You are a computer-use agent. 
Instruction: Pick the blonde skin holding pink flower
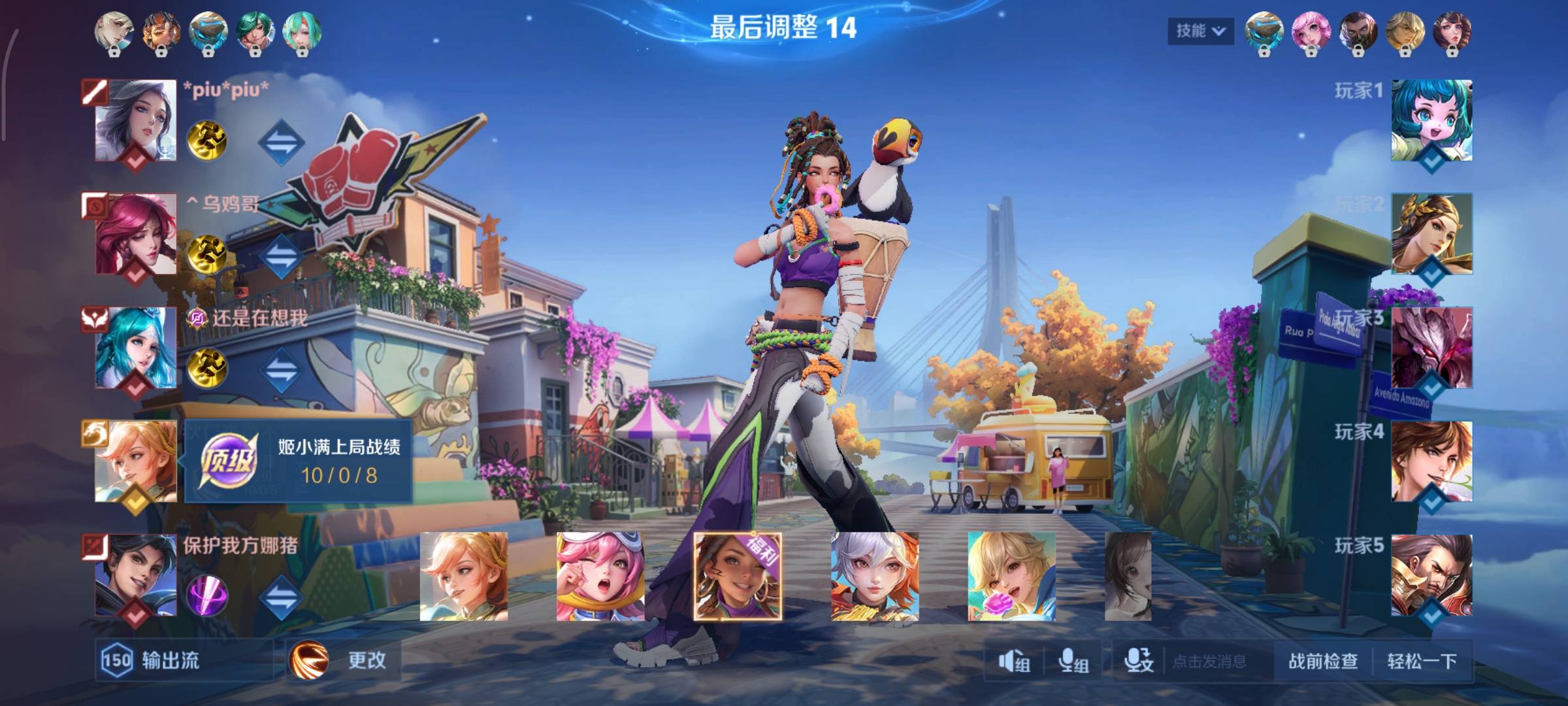(x=1011, y=577)
